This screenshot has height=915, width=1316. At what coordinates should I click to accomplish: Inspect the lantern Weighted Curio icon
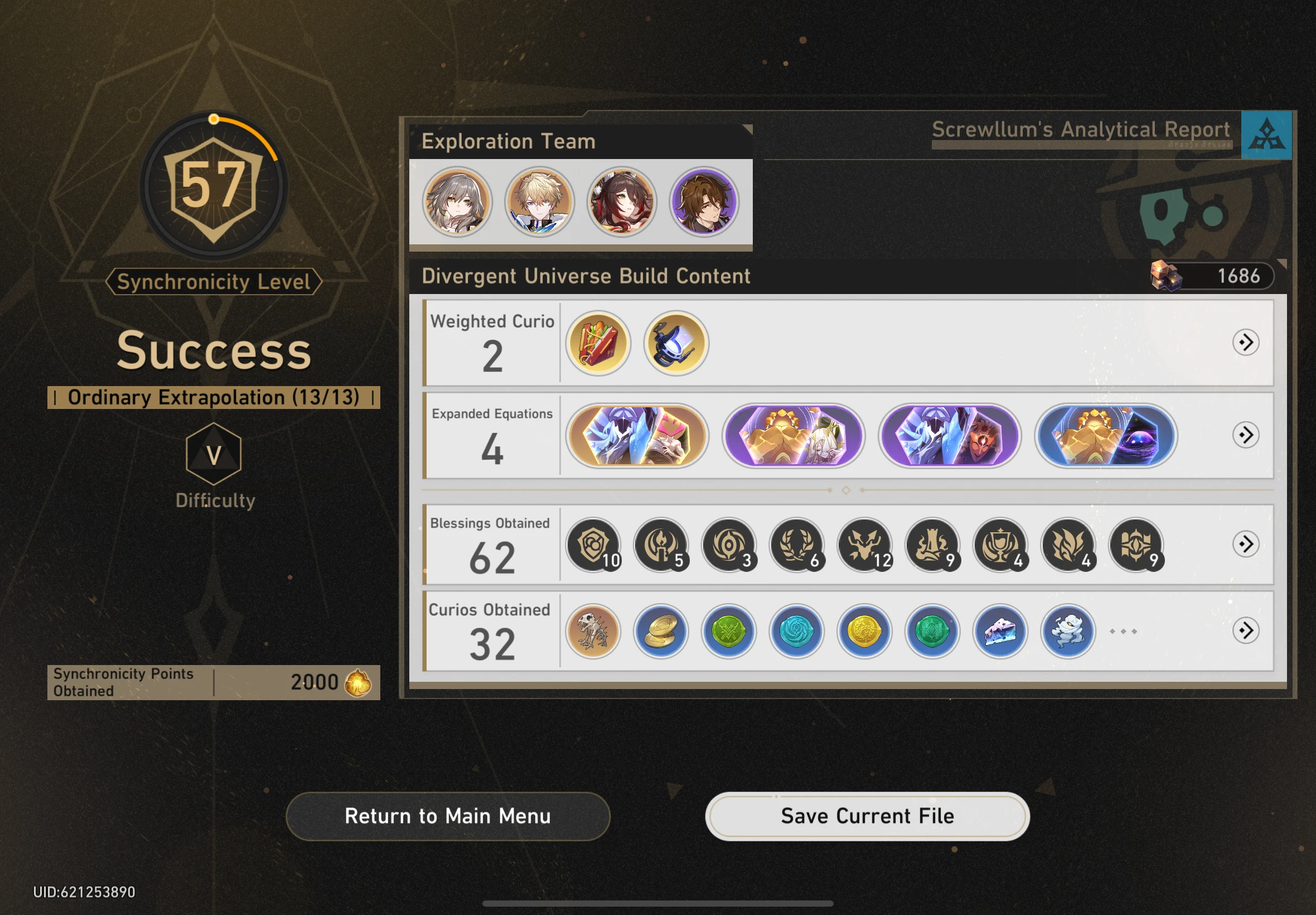(x=675, y=343)
